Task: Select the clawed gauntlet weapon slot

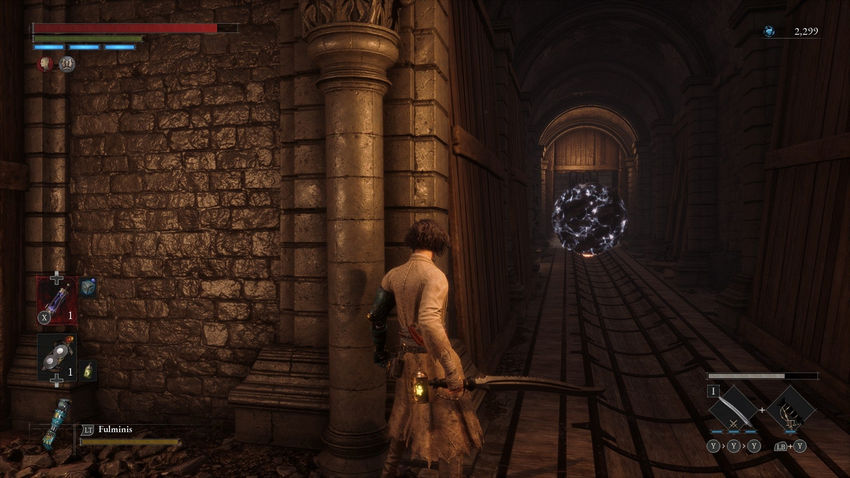Action: pyautogui.click(x=791, y=407)
